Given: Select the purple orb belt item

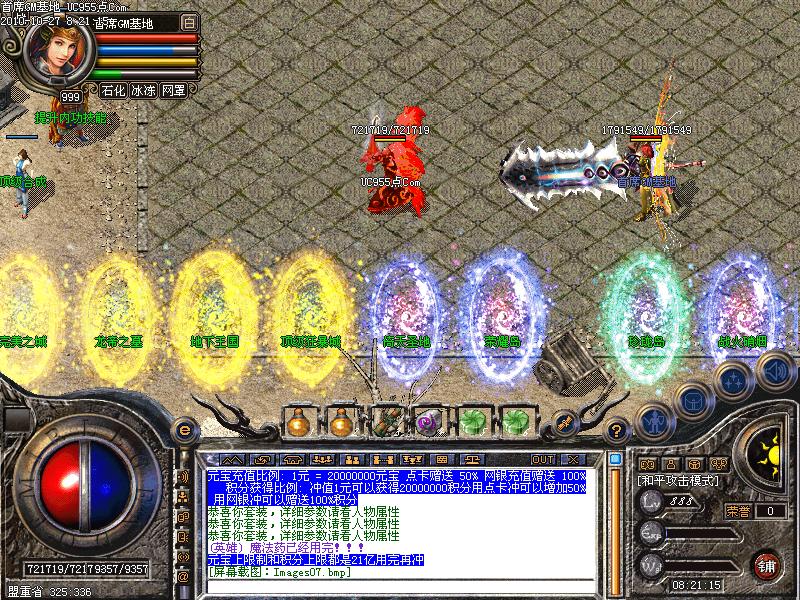Looking at the screenshot, I should click(428, 422).
